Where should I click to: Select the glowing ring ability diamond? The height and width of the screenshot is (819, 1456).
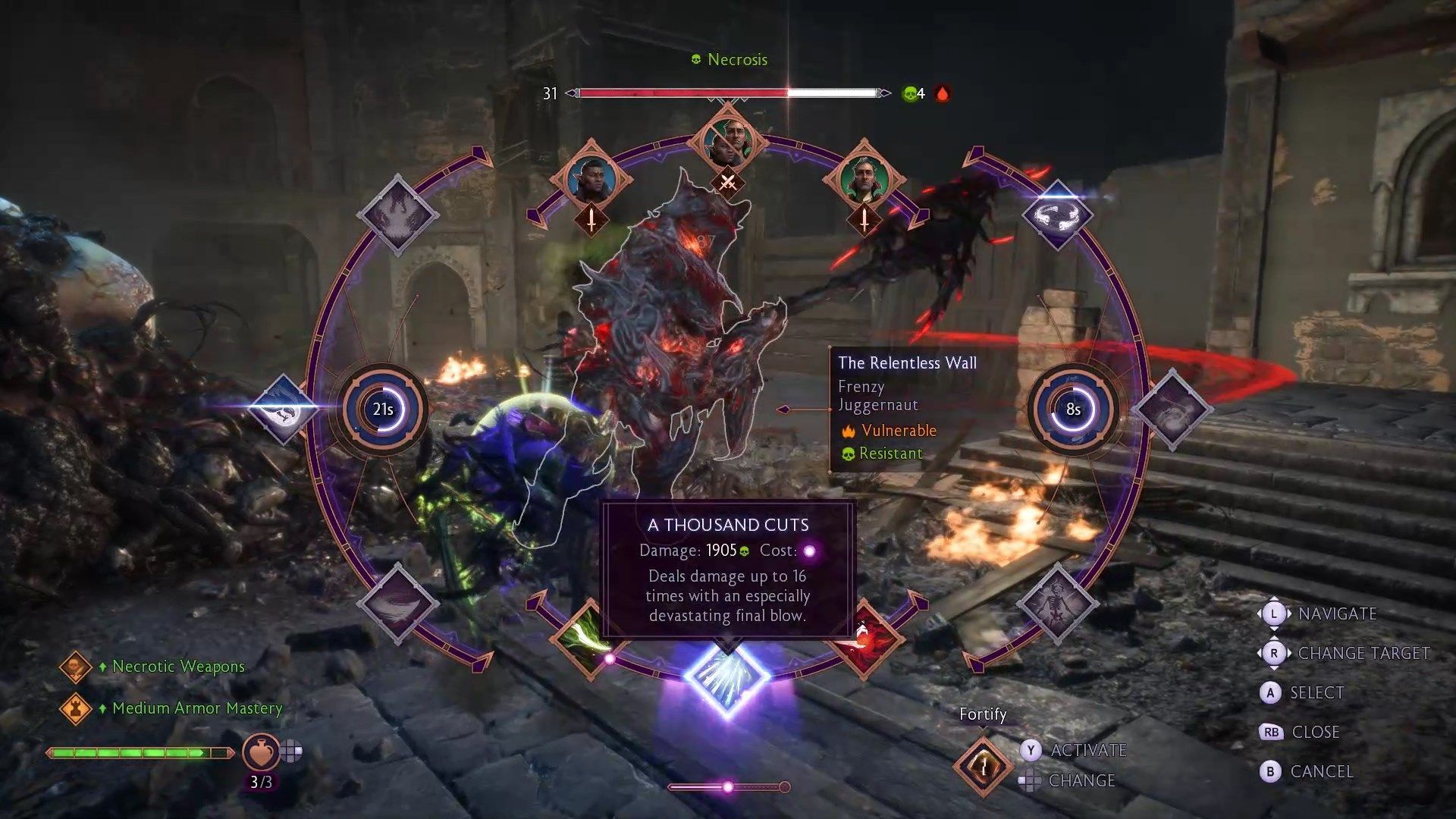click(x=1057, y=214)
